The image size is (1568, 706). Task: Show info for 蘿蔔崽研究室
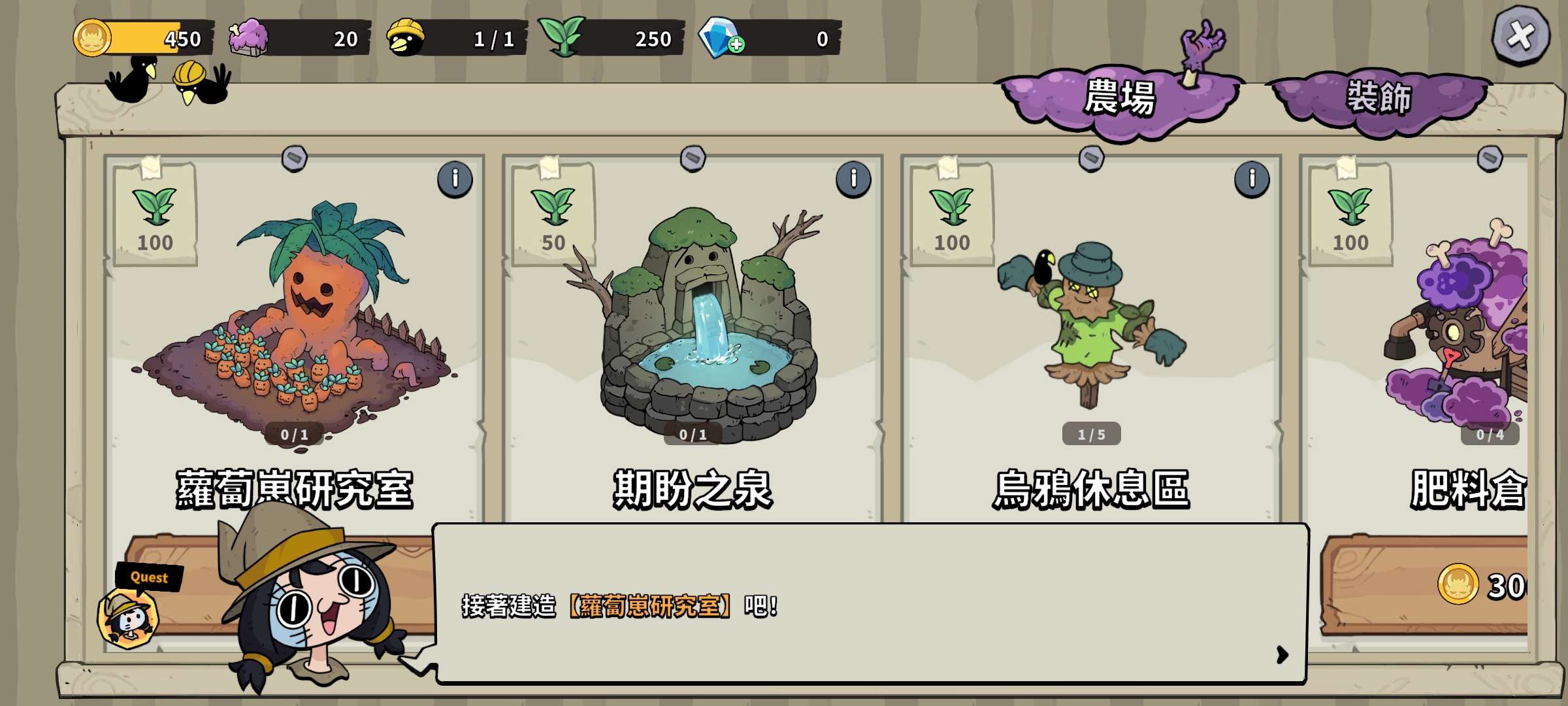click(455, 178)
